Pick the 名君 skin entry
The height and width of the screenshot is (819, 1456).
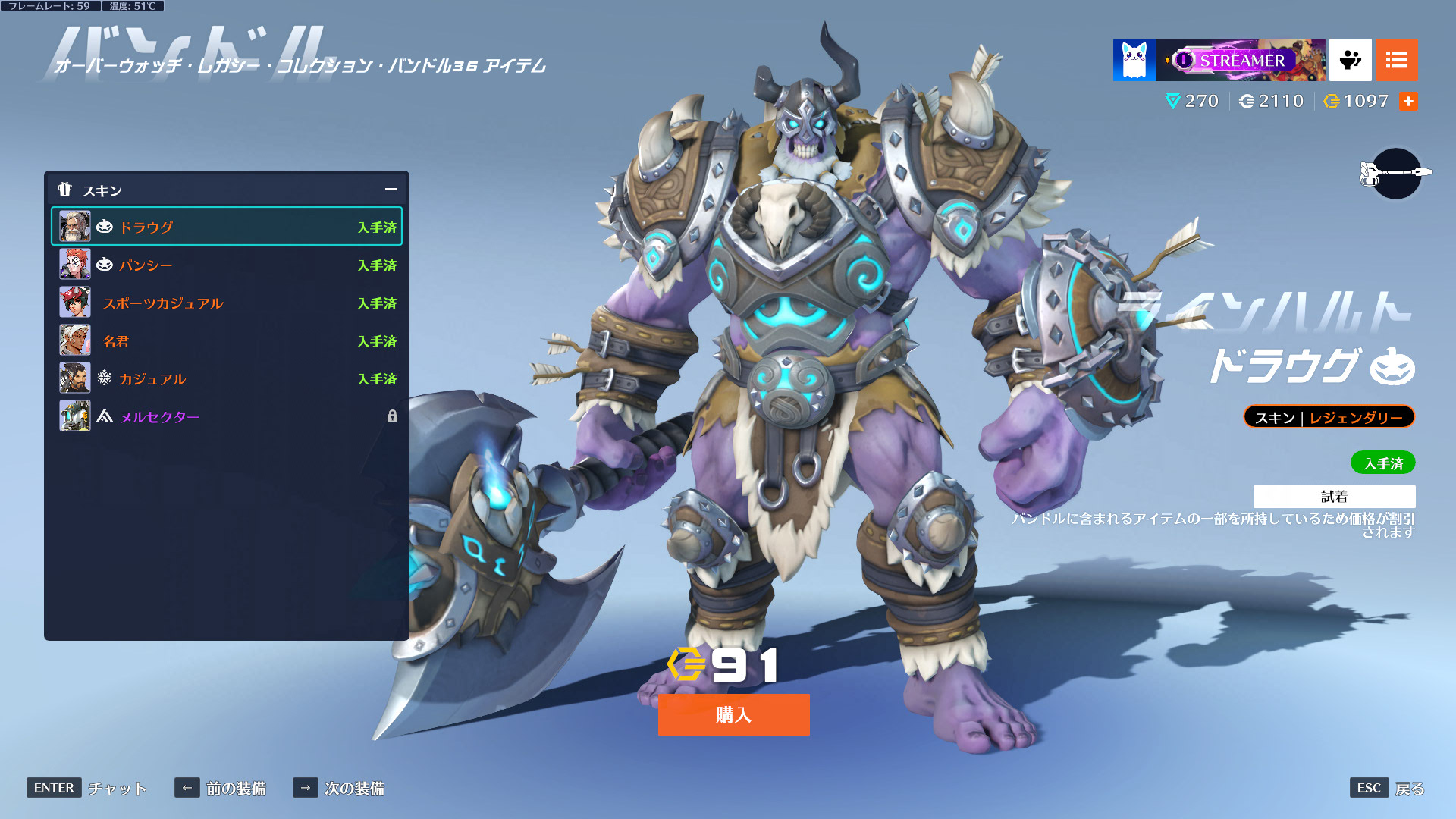pyautogui.click(x=226, y=340)
